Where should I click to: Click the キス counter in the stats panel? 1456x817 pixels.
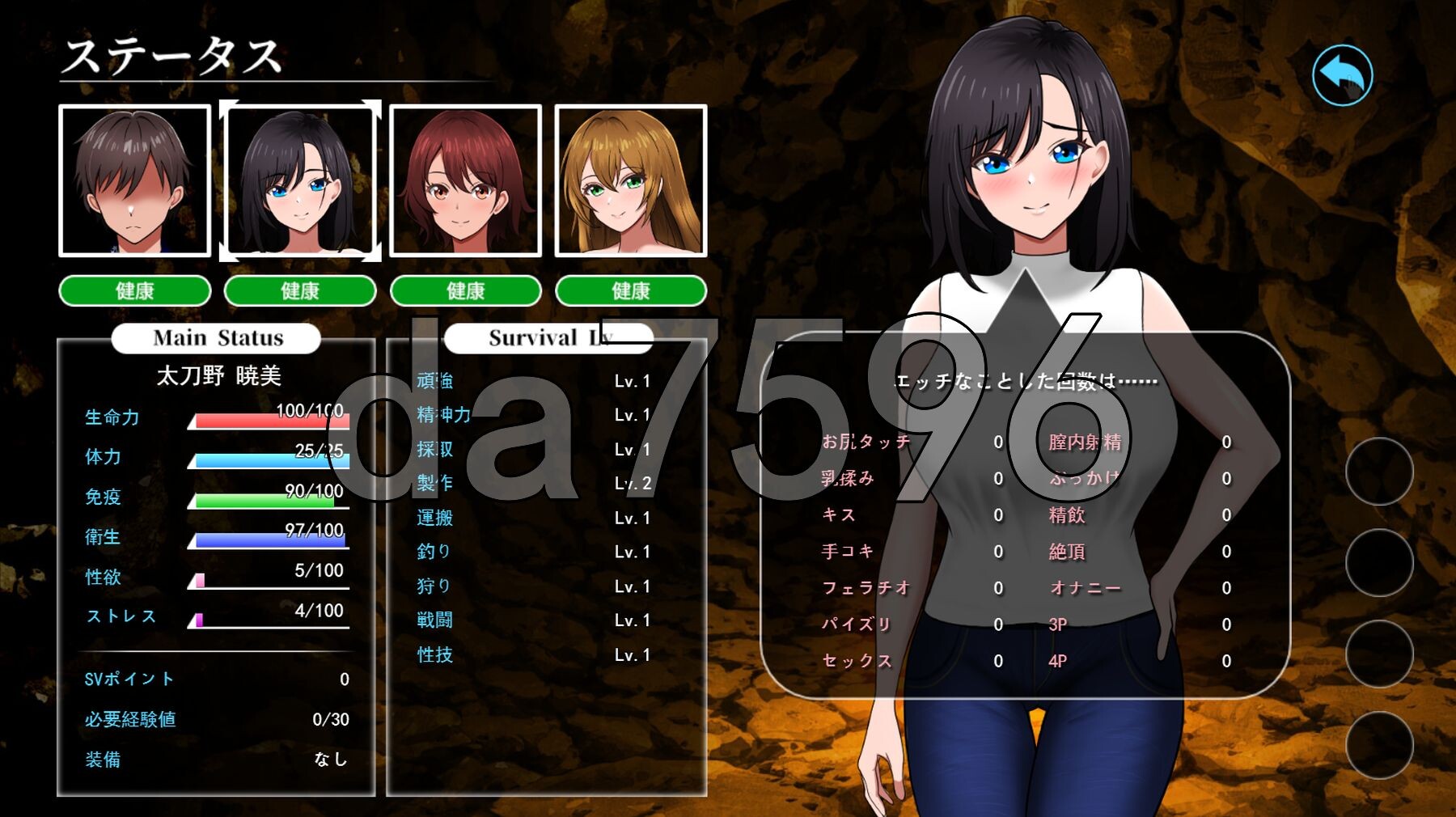pos(882,514)
